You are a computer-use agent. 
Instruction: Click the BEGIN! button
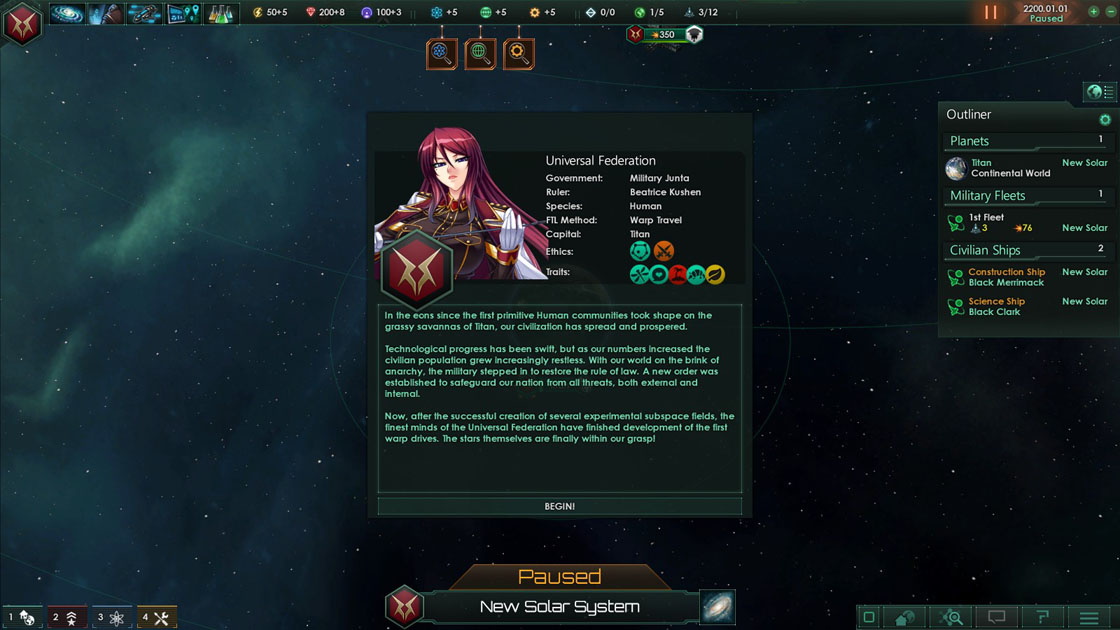click(559, 506)
